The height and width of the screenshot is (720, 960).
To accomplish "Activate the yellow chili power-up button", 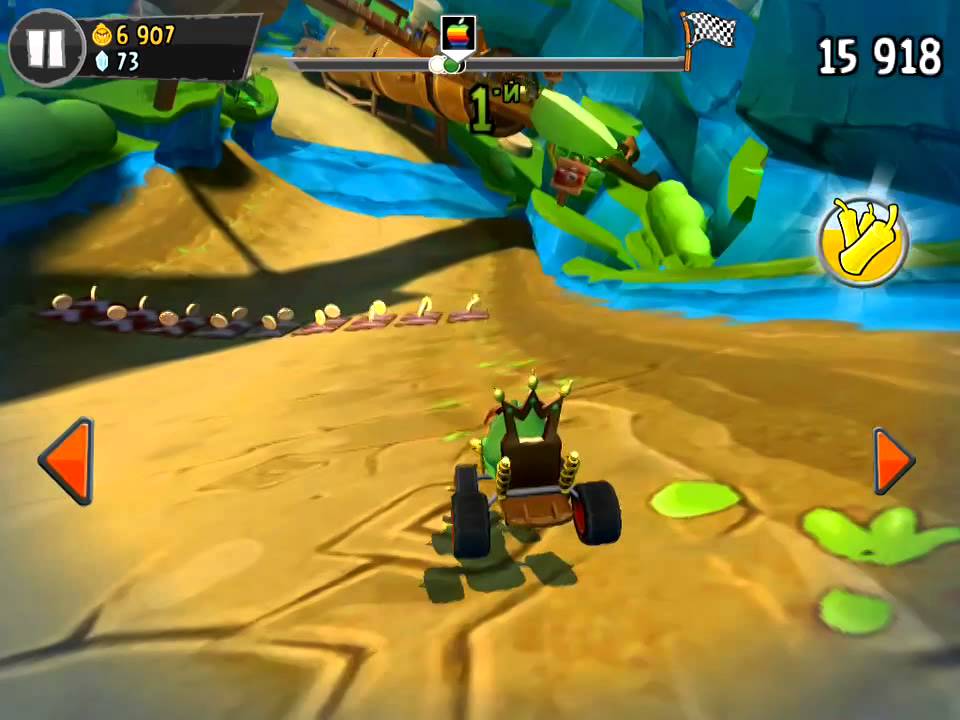I will click(x=862, y=240).
